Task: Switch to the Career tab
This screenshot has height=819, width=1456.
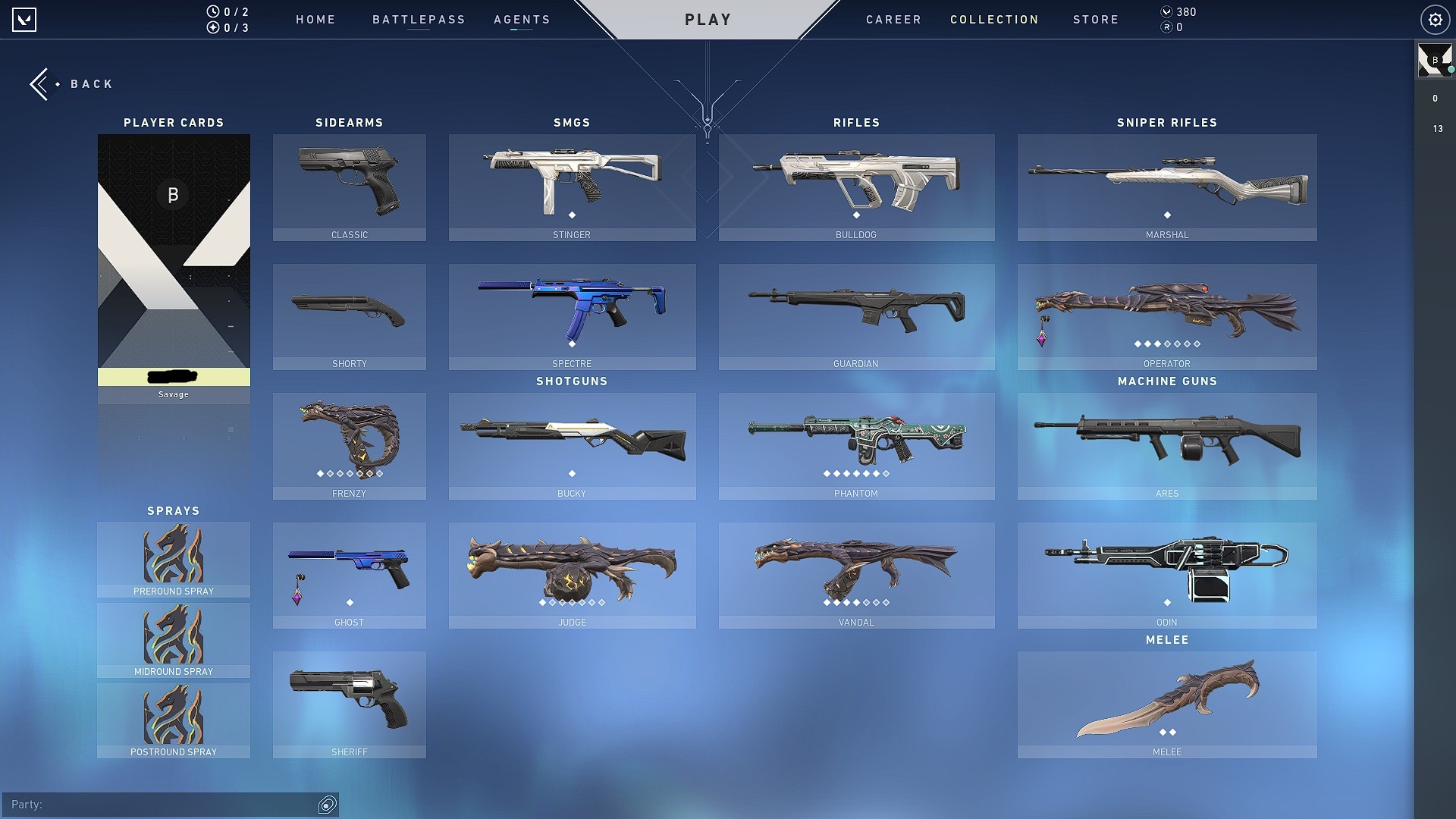Action: [x=893, y=20]
